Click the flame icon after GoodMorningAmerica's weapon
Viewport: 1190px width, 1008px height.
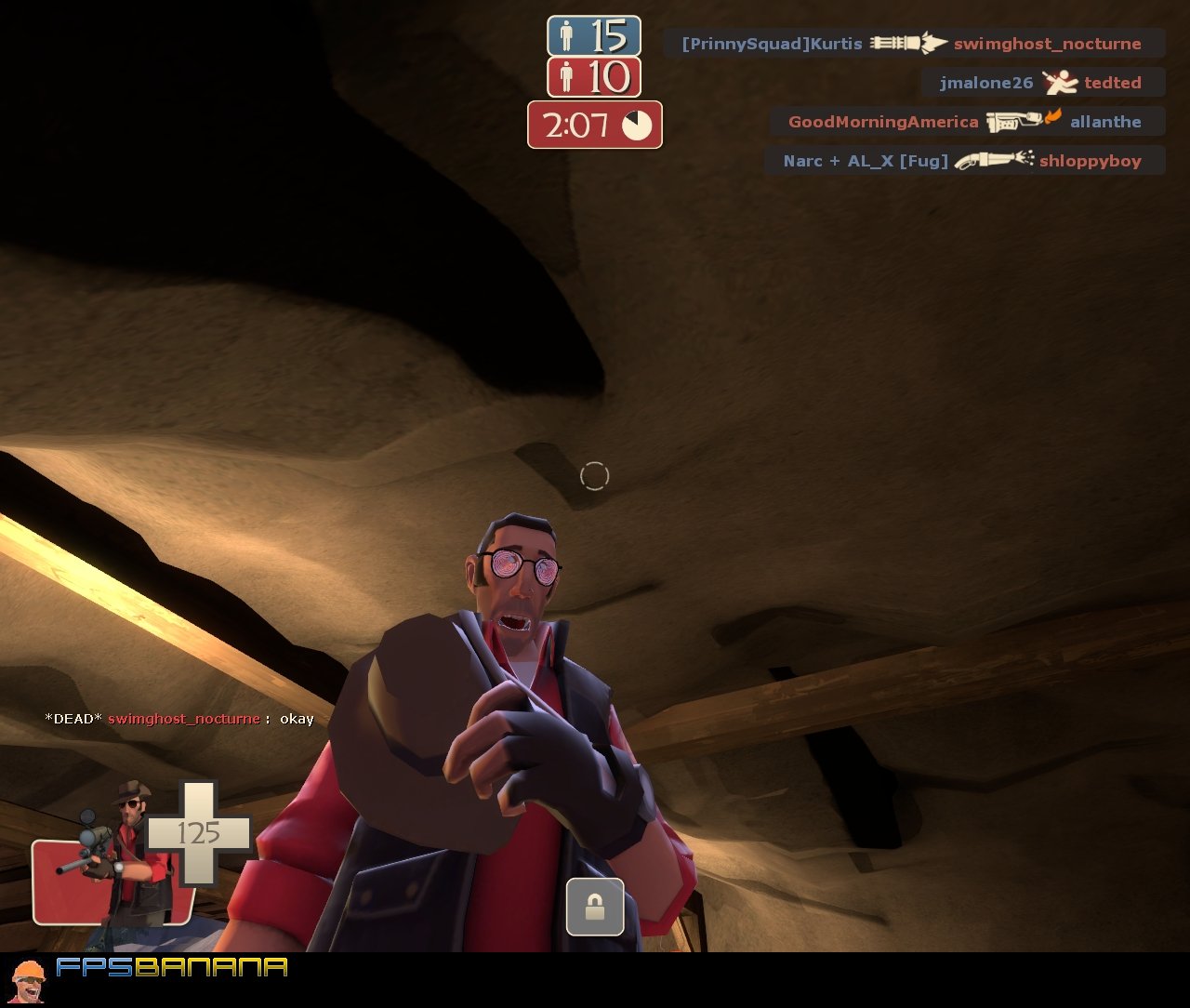click(x=1051, y=116)
